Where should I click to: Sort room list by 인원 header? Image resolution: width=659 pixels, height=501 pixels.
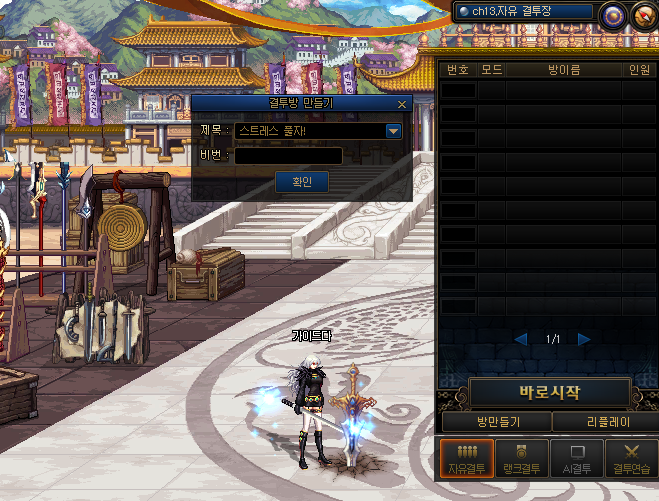(x=639, y=70)
